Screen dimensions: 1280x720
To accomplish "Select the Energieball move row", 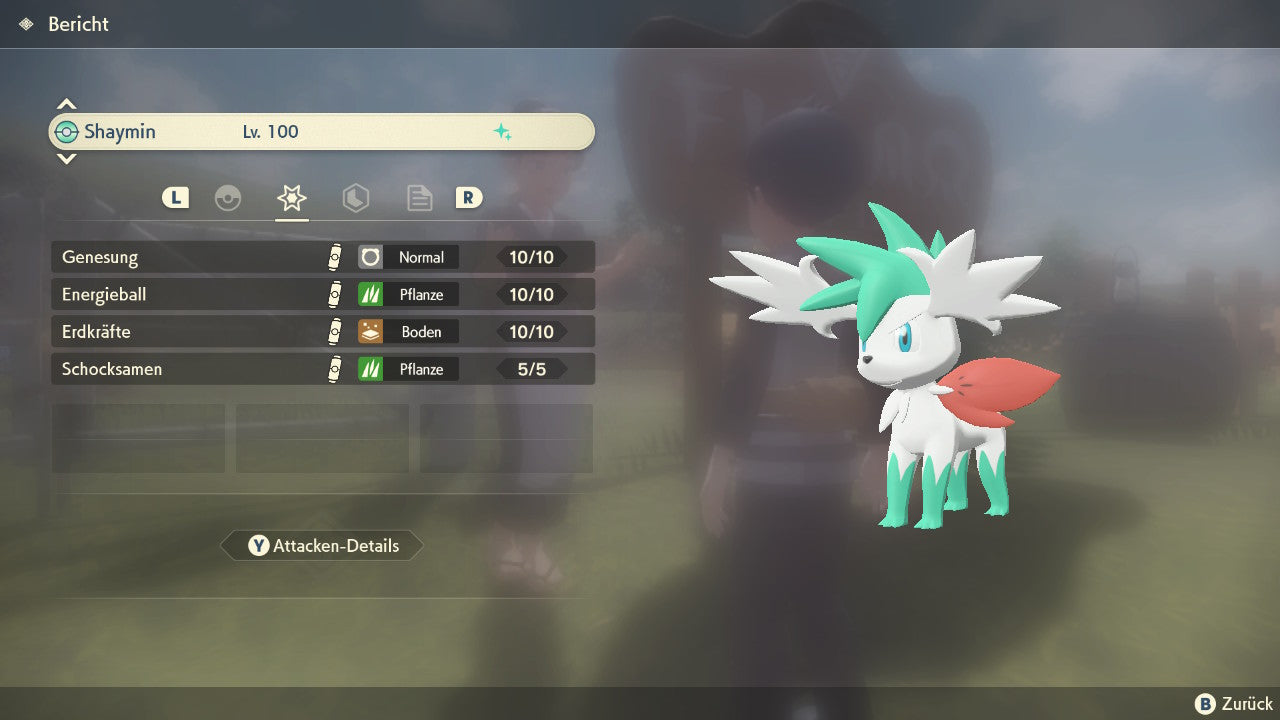I will [x=322, y=295].
